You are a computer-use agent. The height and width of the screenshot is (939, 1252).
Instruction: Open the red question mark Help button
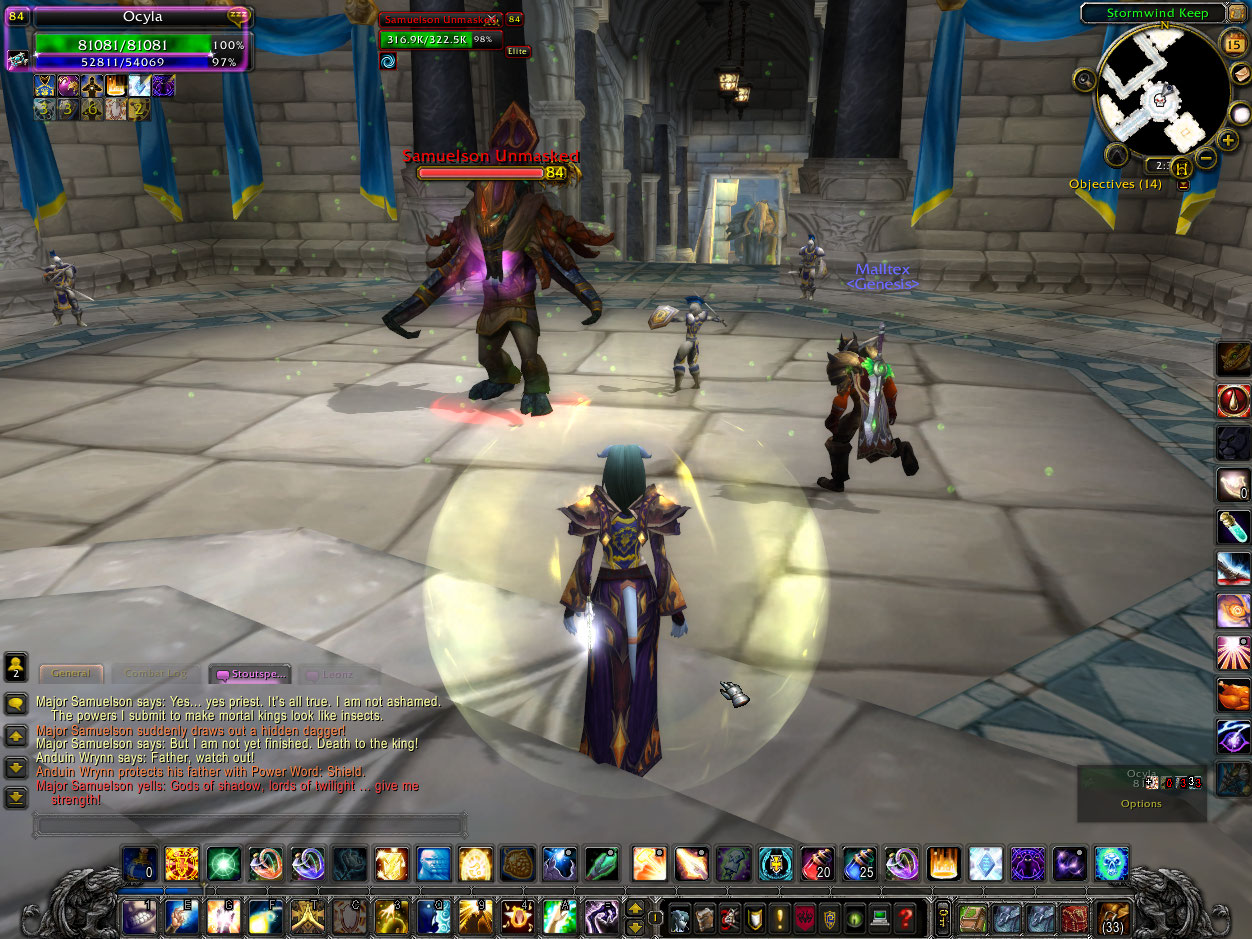pyautogui.click(x=904, y=917)
